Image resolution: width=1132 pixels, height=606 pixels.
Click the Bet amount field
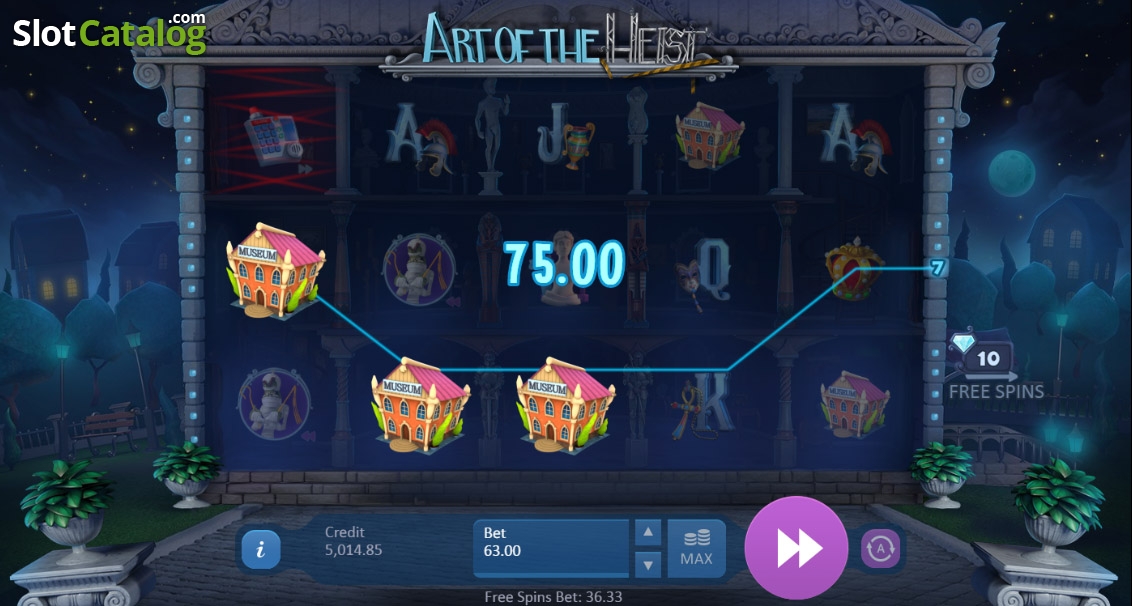tap(553, 548)
